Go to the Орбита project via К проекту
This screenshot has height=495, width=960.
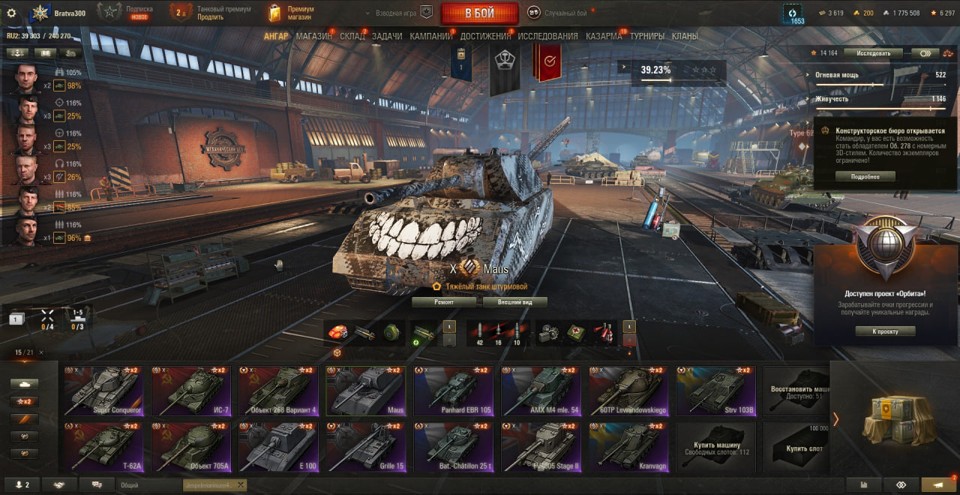[885, 331]
